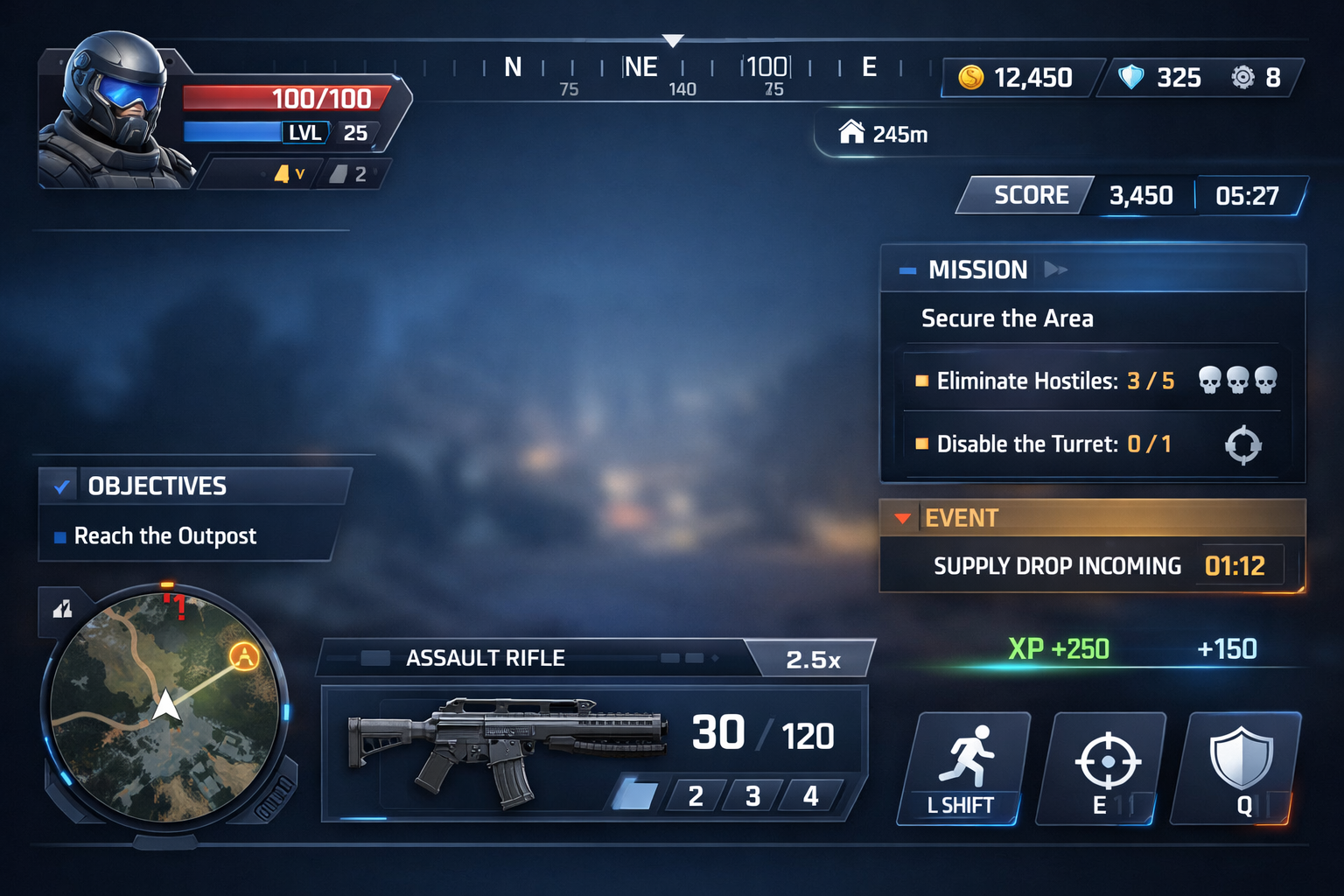This screenshot has width=1344, height=896.
Task: Select weapon slot 4
Action: coord(810,796)
